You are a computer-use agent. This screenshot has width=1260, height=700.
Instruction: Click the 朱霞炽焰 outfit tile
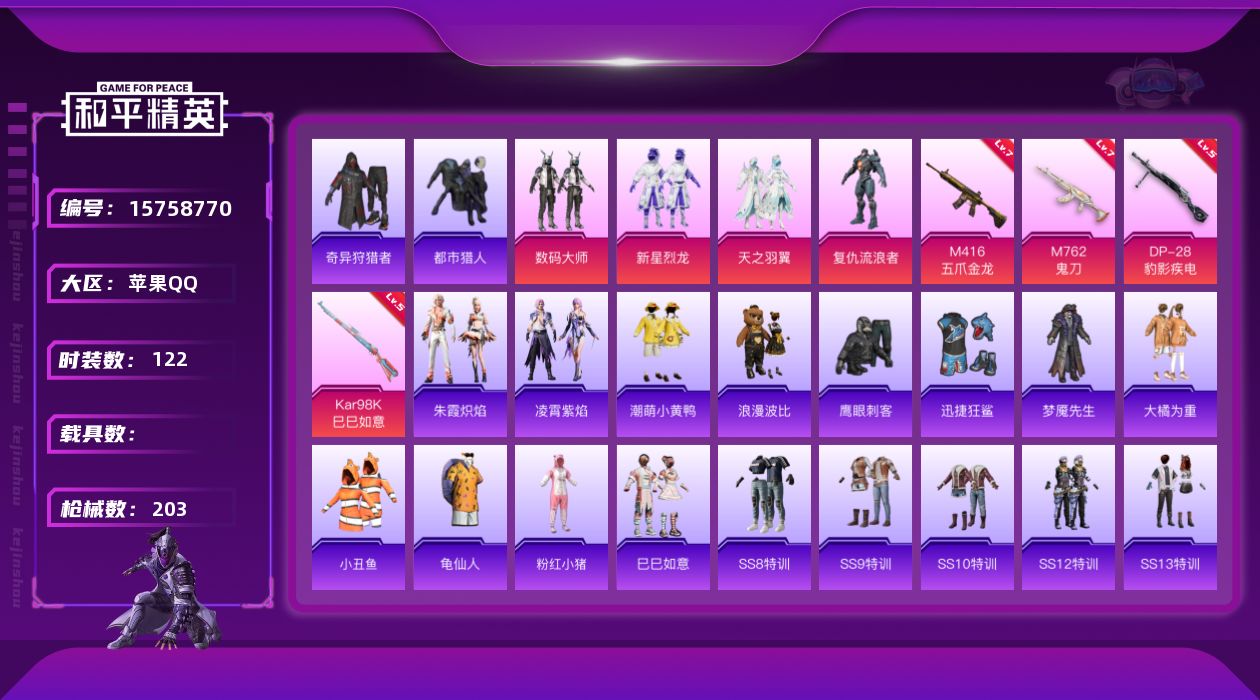pyautogui.click(x=460, y=364)
